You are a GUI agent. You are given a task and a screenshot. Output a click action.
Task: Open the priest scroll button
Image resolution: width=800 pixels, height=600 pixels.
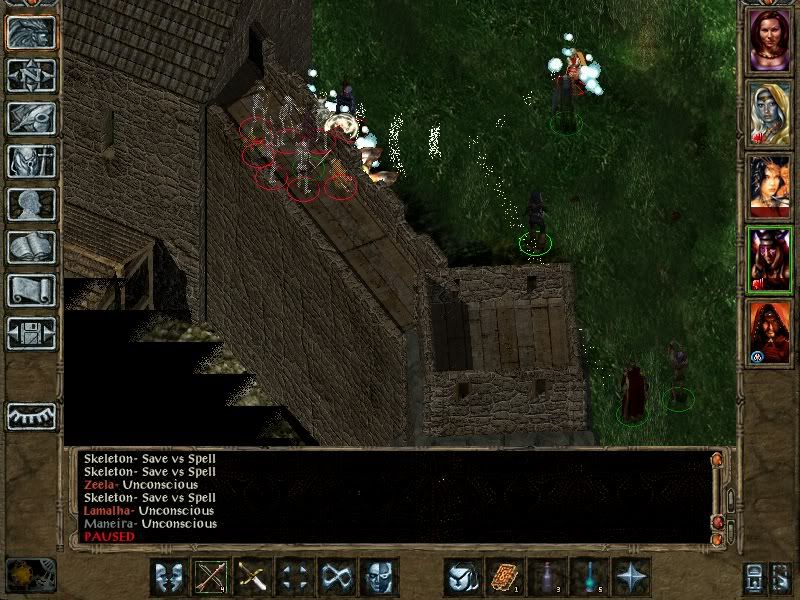[x=31, y=290]
